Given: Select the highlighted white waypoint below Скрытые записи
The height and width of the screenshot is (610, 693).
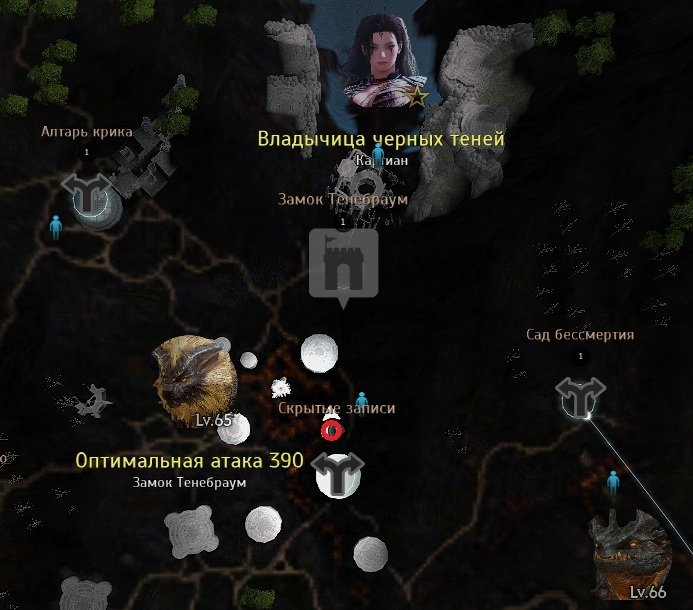Looking at the screenshot, I should (x=337, y=472).
